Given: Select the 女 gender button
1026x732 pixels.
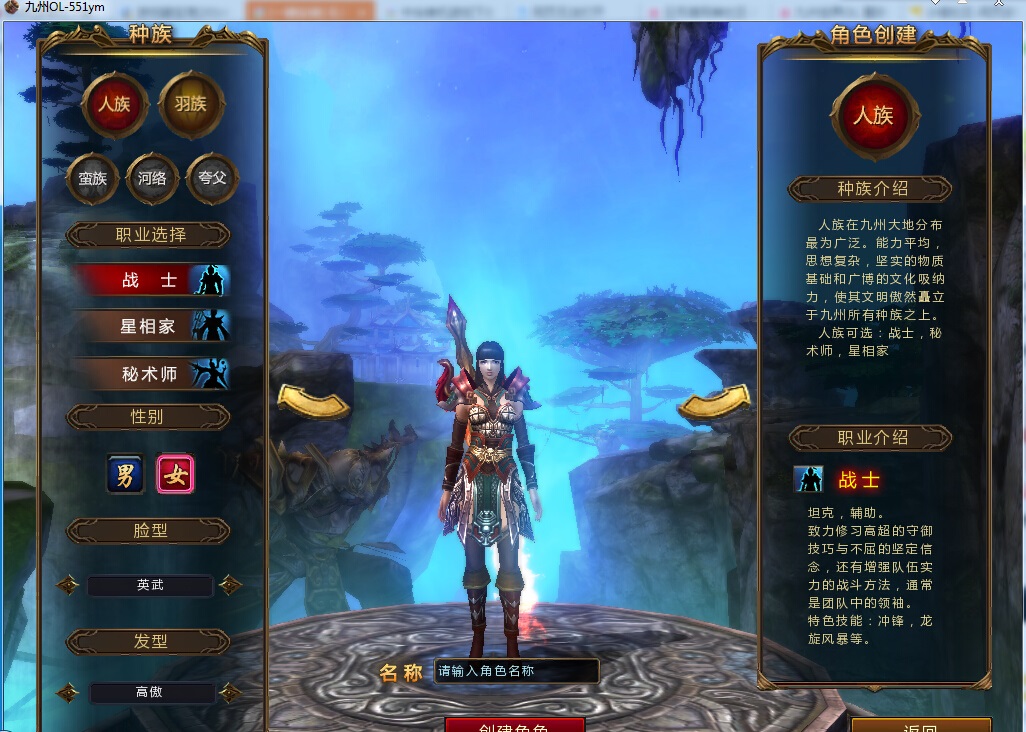Looking at the screenshot, I should [x=176, y=474].
